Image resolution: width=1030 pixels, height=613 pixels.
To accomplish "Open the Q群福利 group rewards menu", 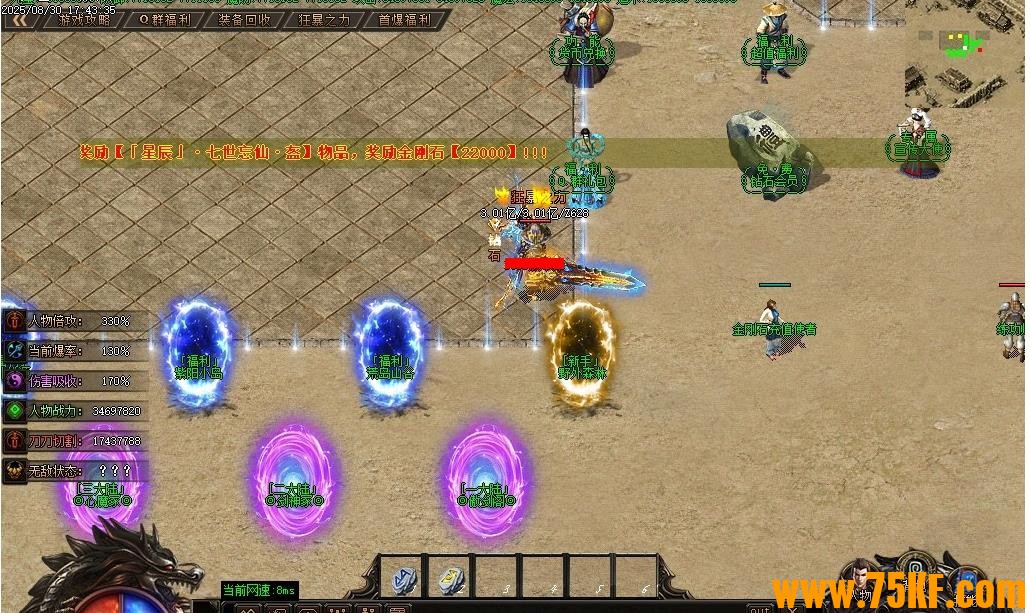I will pyautogui.click(x=164, y=19).
